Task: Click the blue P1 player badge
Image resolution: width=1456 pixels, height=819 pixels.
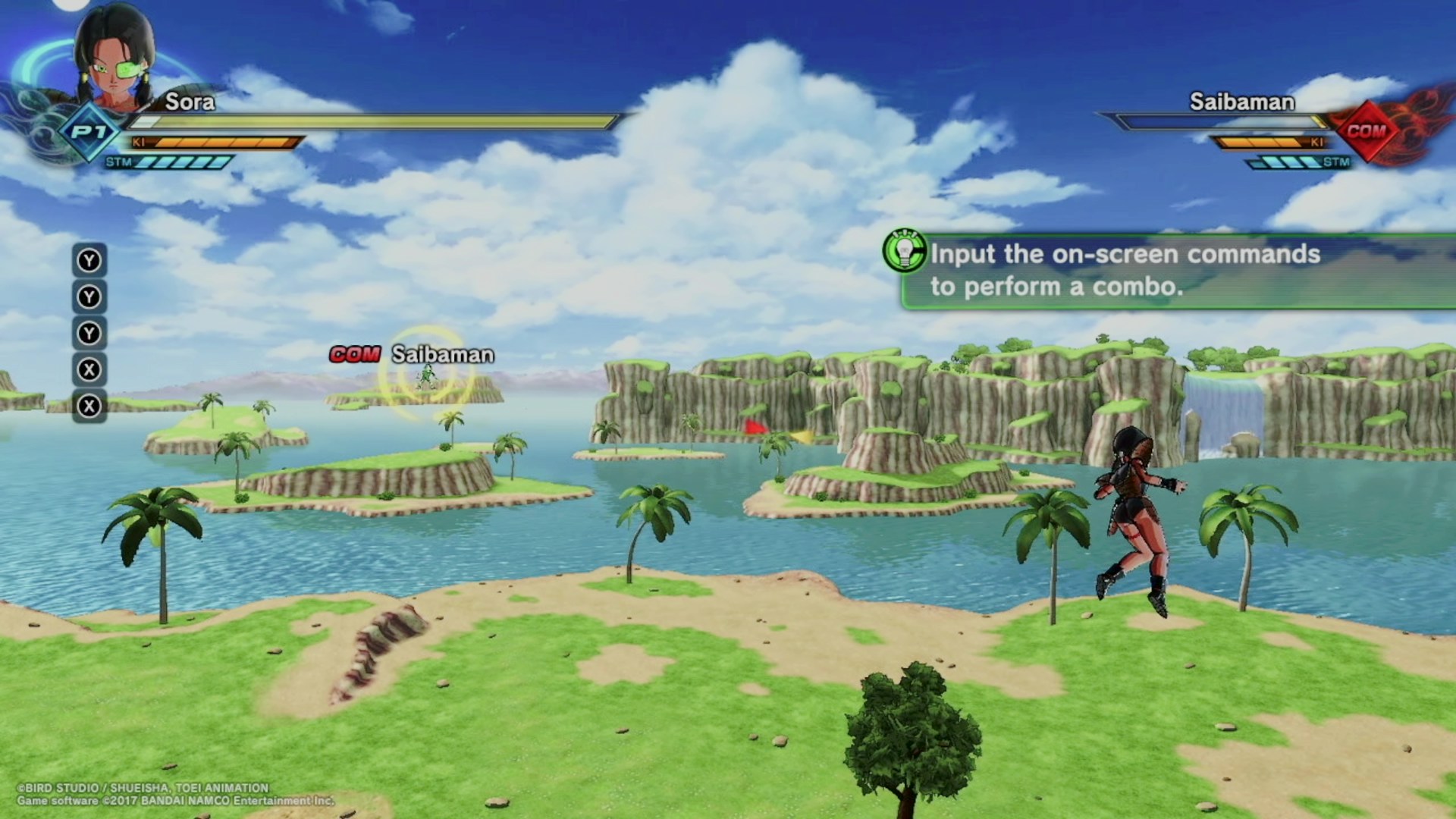Action: coord(89,132)
